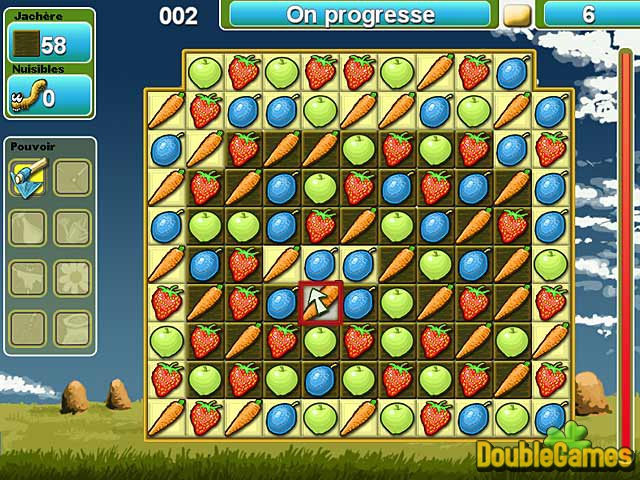Select the red-highlighted carrot tile
This screenshot has height=480, width=640.
[x=320, y=302]
